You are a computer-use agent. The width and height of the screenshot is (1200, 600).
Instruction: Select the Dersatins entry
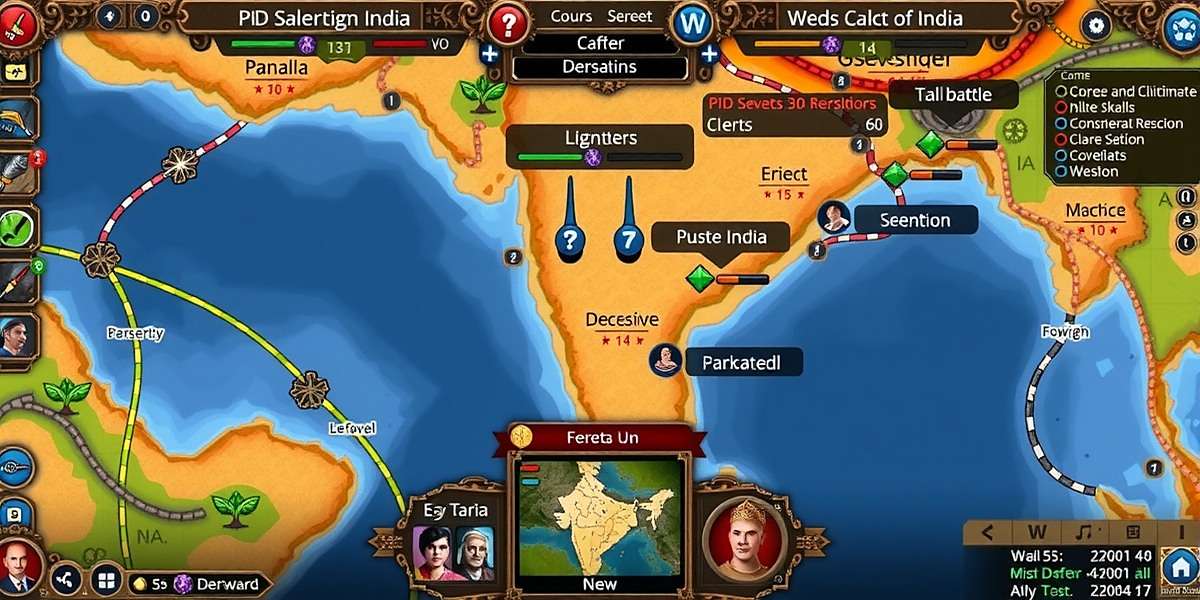(x=601, y=67)
